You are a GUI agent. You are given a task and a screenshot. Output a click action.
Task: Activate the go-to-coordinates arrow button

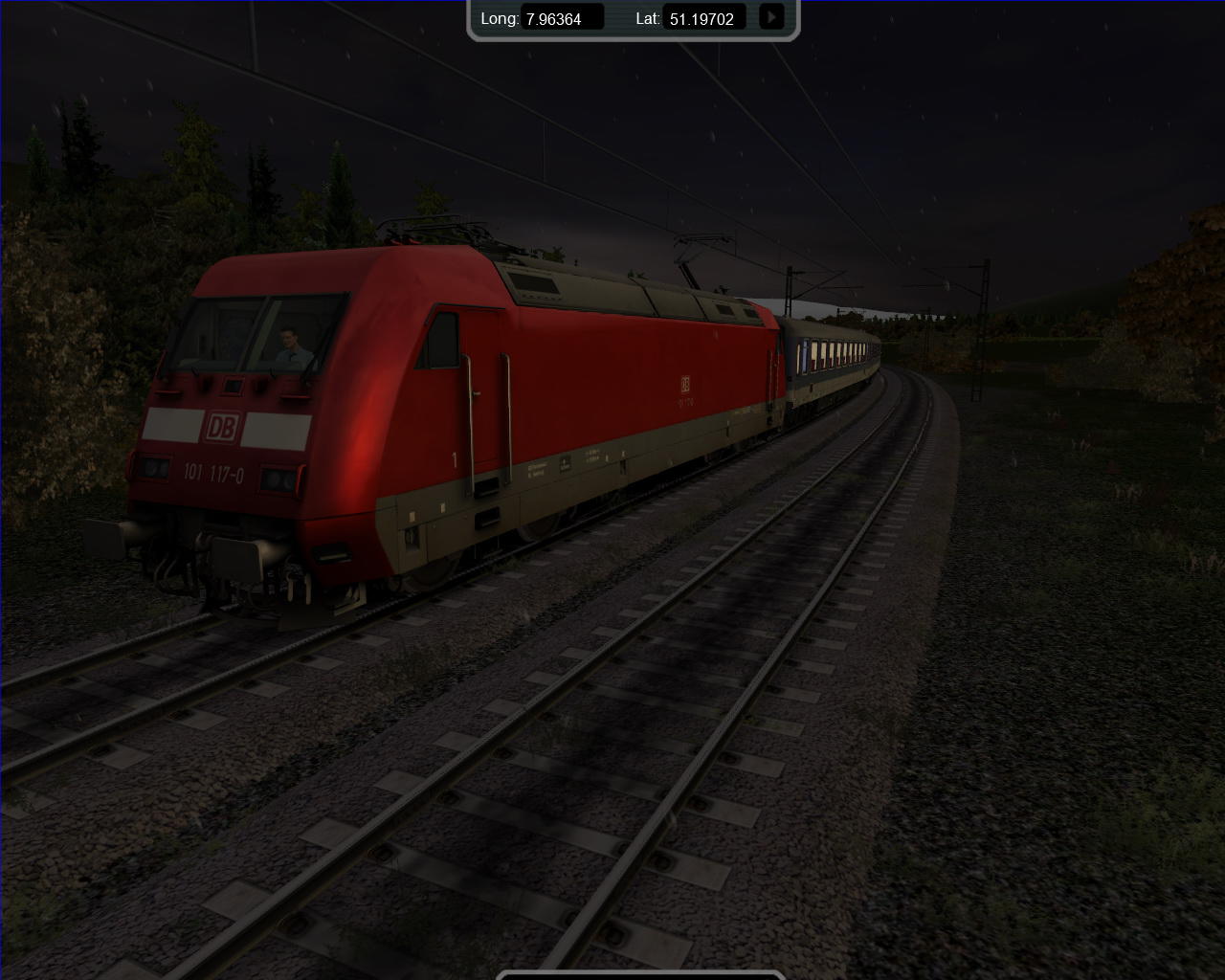pyautogui.click(x=771, y=17)
